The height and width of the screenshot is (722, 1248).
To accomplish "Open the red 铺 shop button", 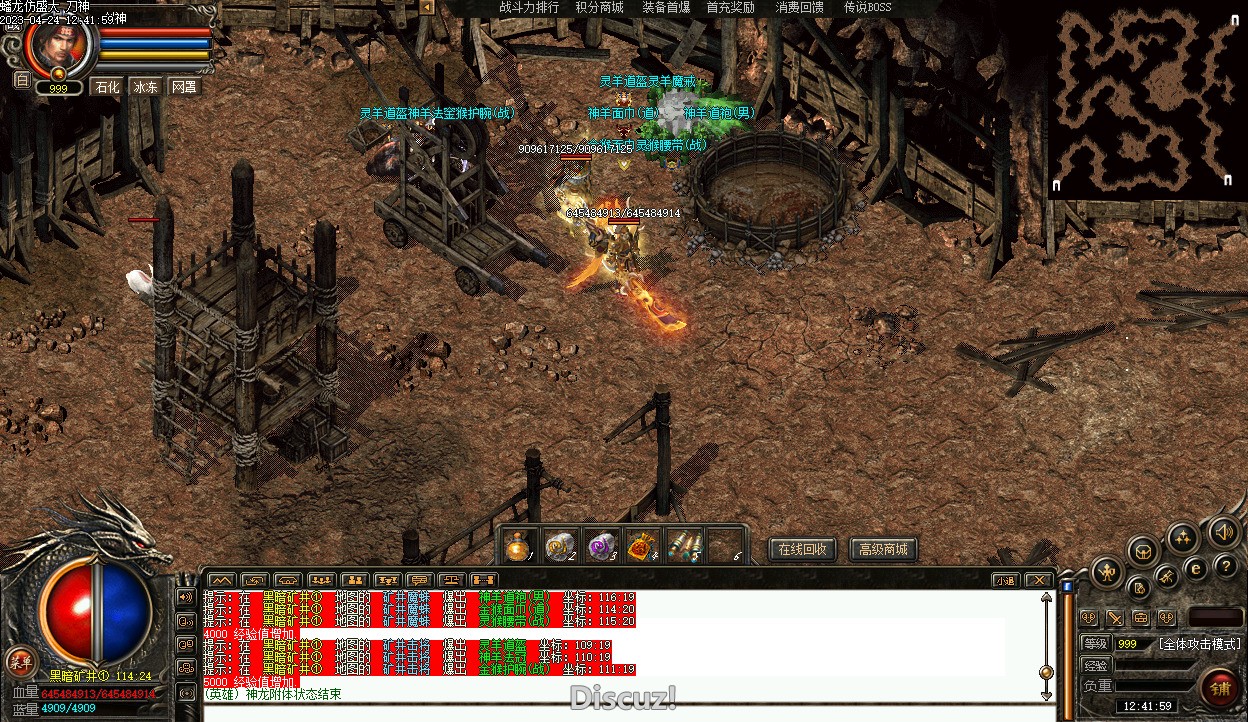I will coord(1220,688).
